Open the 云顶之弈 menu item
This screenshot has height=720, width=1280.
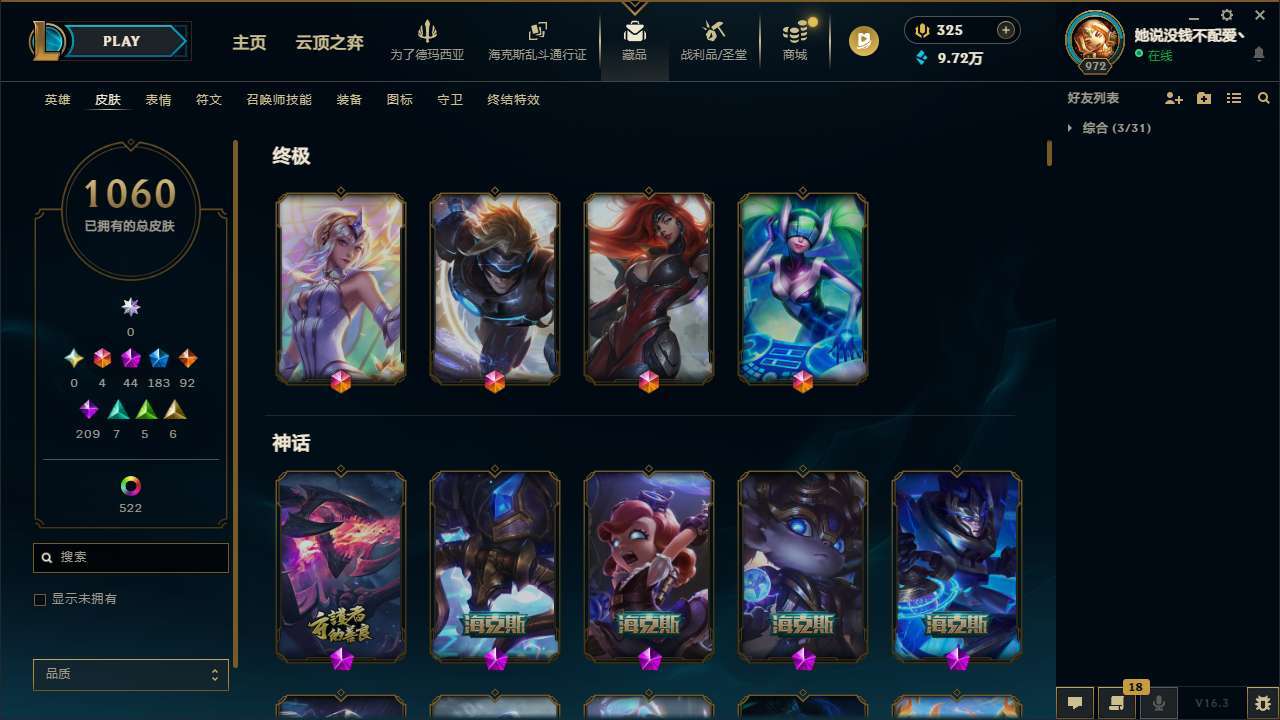point(330,43)
